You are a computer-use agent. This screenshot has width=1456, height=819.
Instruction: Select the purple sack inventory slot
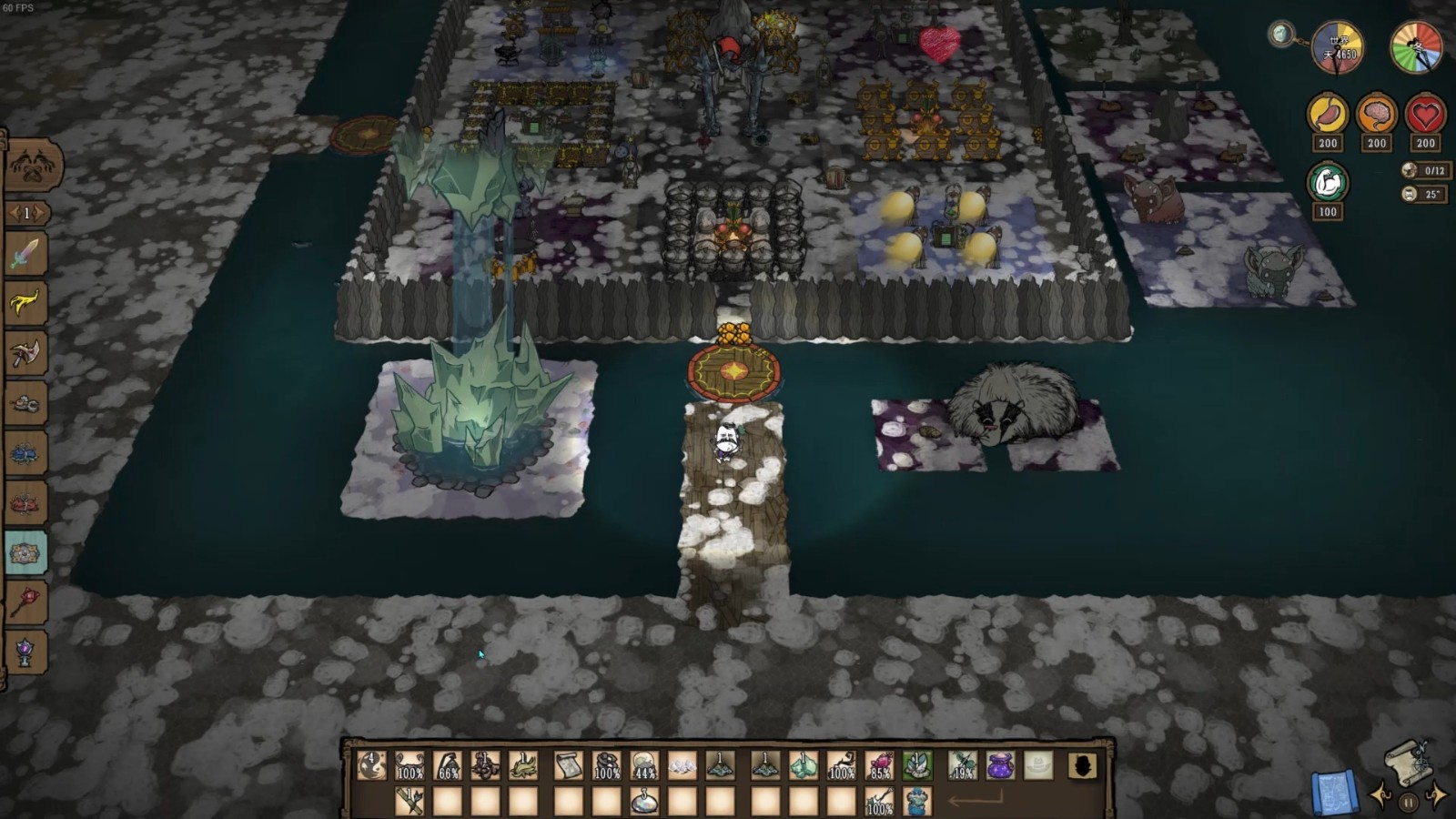tap(1000, 766)
